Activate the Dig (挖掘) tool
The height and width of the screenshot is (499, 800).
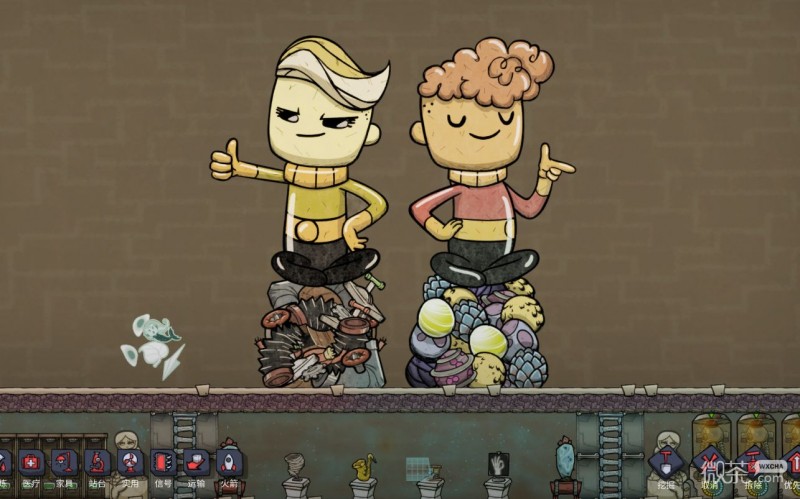[666, 463]
